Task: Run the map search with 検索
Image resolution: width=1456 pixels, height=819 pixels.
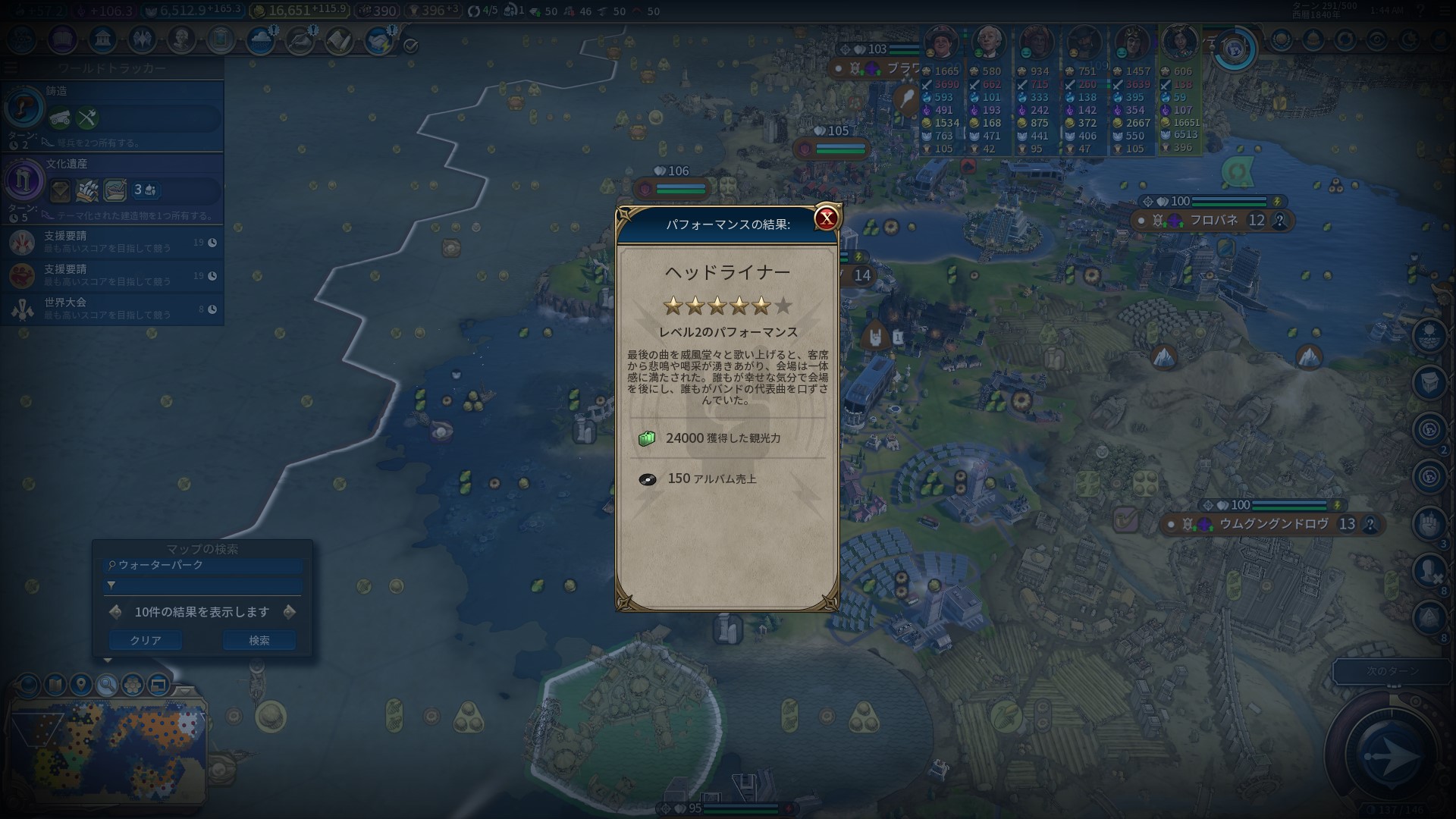Action: [x=259, y=641]
